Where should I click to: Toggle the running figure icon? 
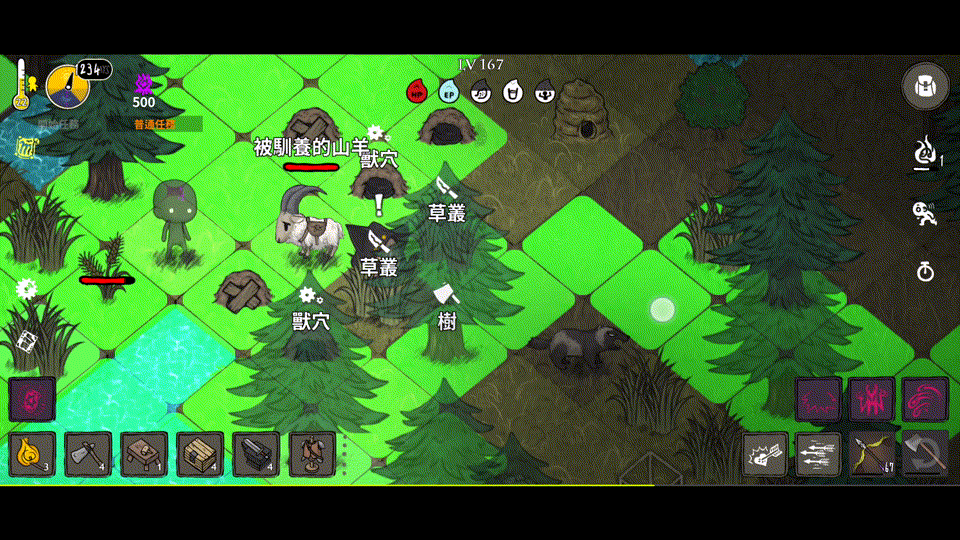(925, 212)
